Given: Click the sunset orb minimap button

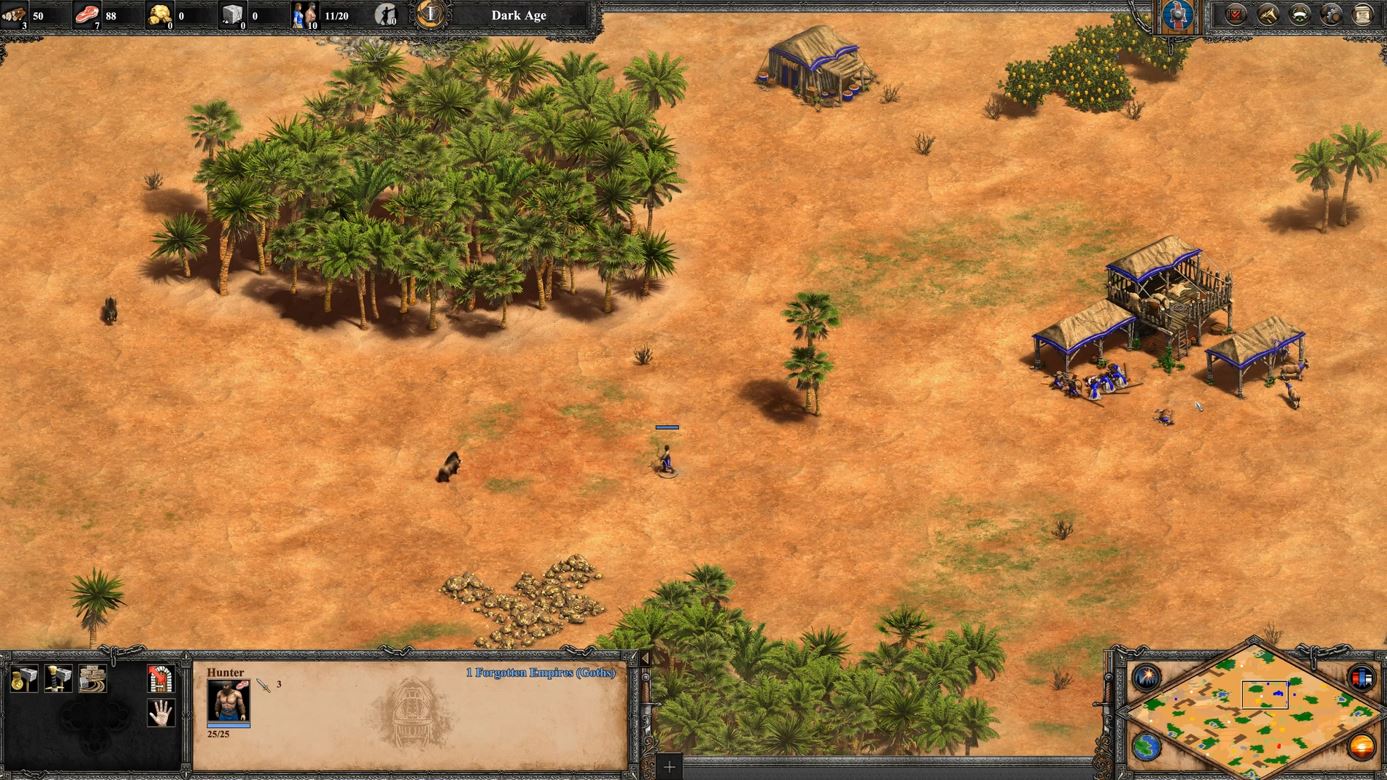Looking at the screenshot, I should point(1361,746).
